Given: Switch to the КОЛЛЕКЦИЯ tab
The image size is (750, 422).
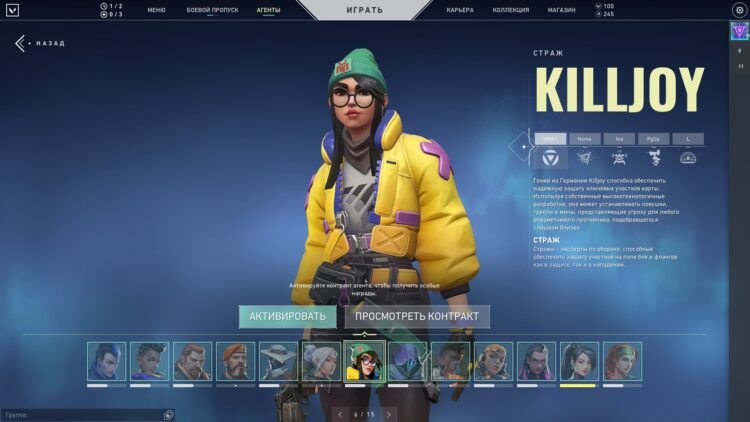Looking at the screenshot, I should click(511, 9).
